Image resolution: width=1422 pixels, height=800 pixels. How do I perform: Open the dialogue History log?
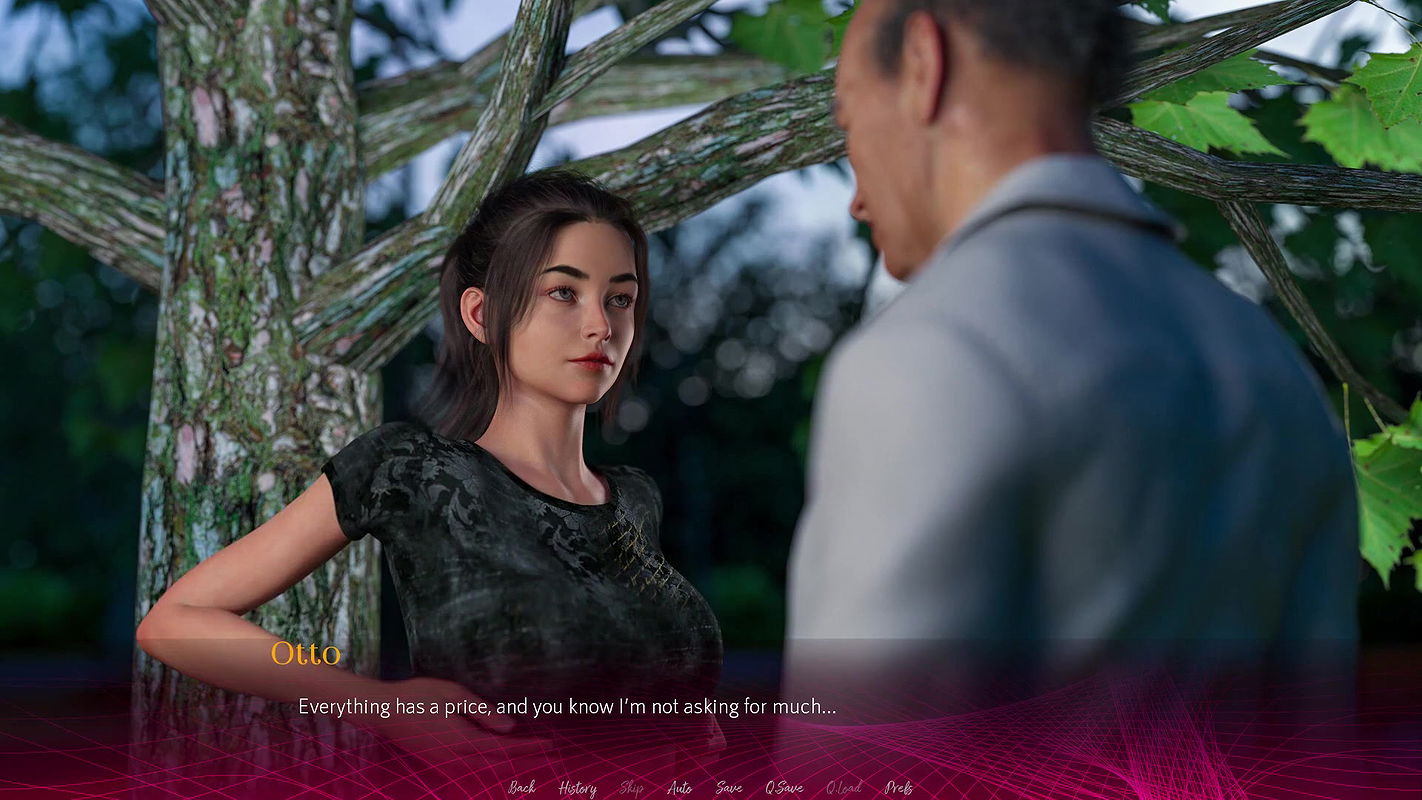(x=577, y=788)
